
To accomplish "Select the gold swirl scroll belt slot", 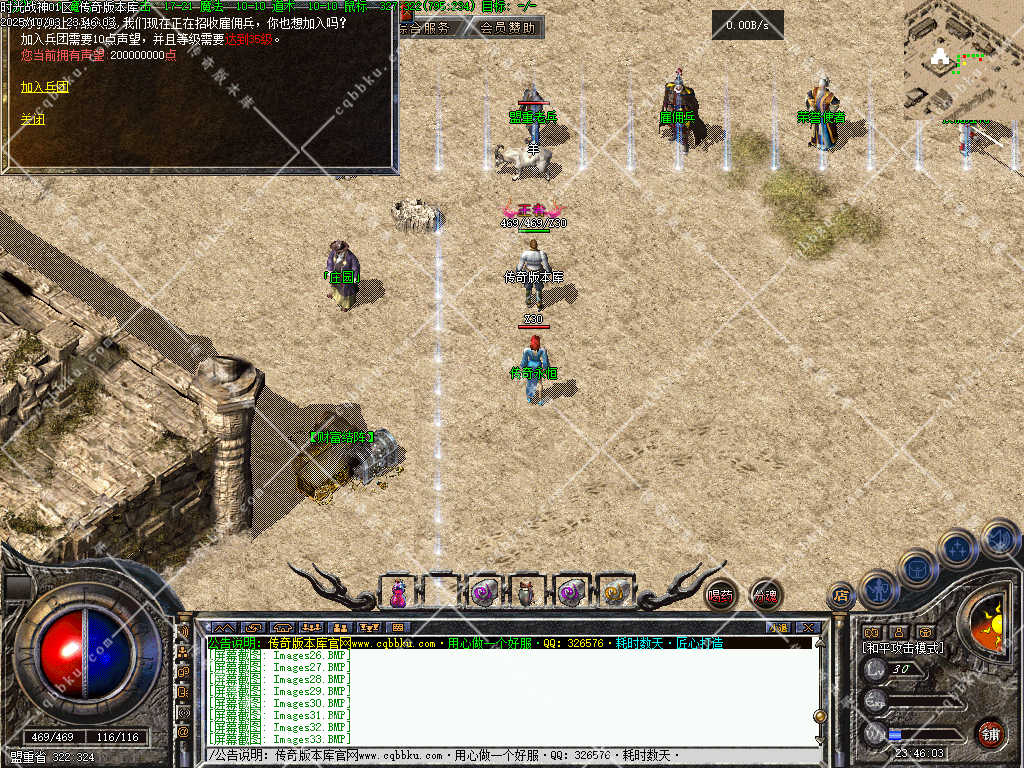I will tap(613, 593).
